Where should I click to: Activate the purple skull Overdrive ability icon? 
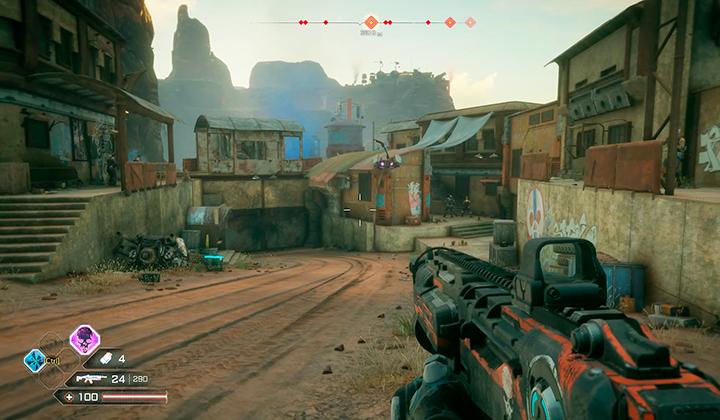click(x=84, y=340)
